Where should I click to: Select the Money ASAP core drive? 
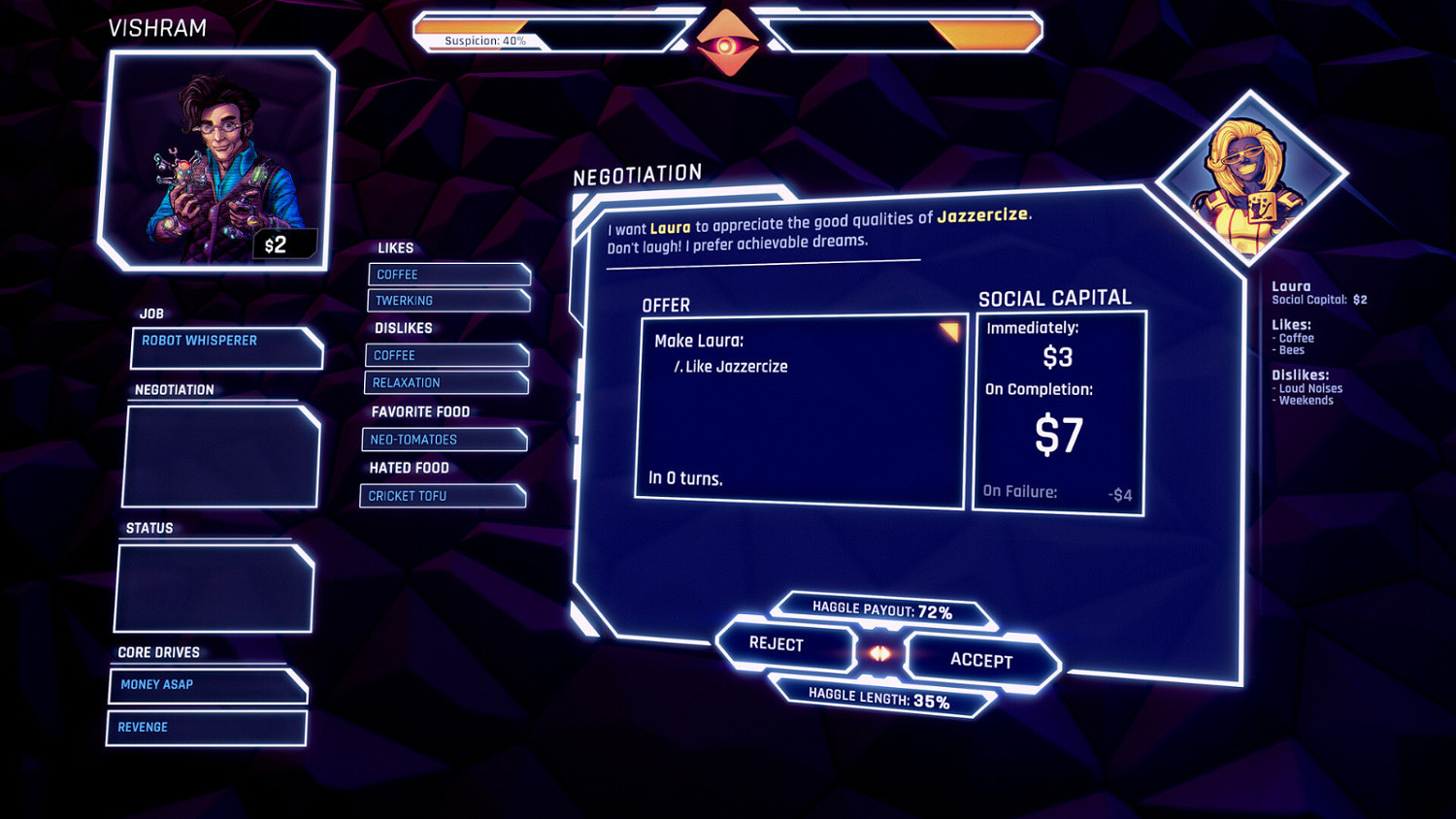click(207, 686)
